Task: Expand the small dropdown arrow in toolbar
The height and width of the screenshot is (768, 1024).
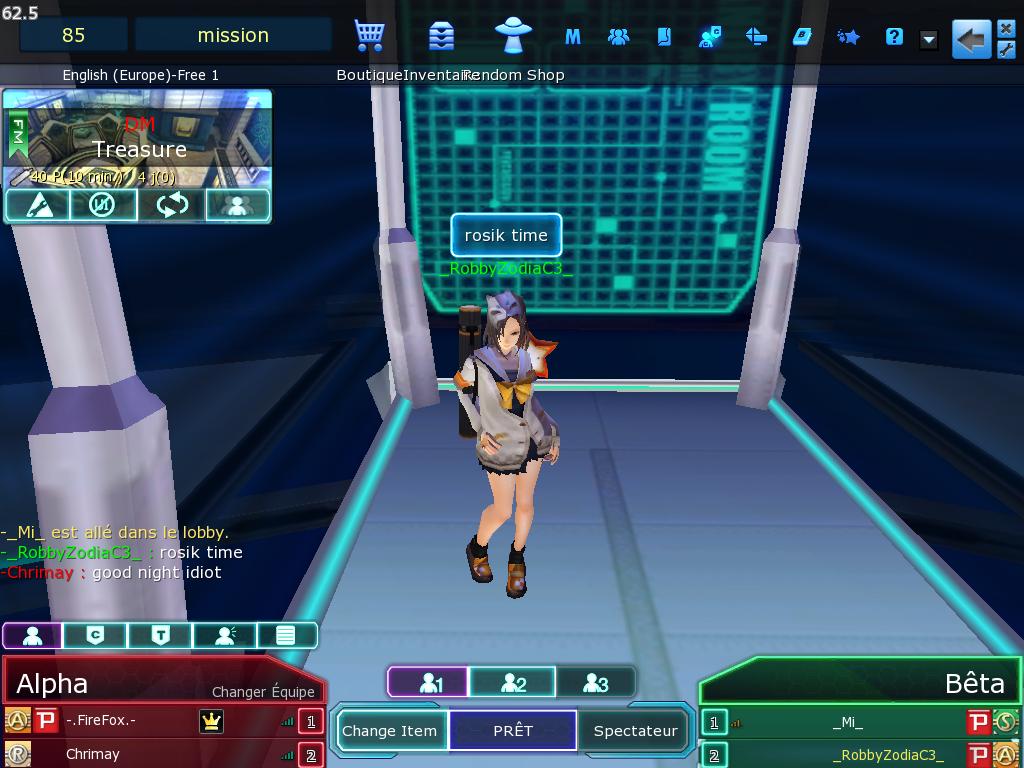Action: [x=929, y=40]
